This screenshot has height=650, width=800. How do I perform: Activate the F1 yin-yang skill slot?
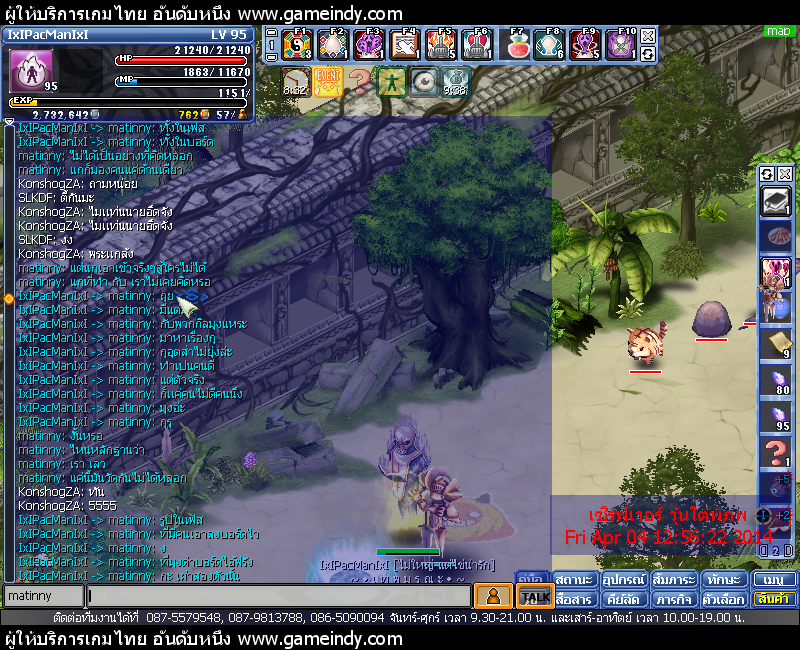[297, 45]
